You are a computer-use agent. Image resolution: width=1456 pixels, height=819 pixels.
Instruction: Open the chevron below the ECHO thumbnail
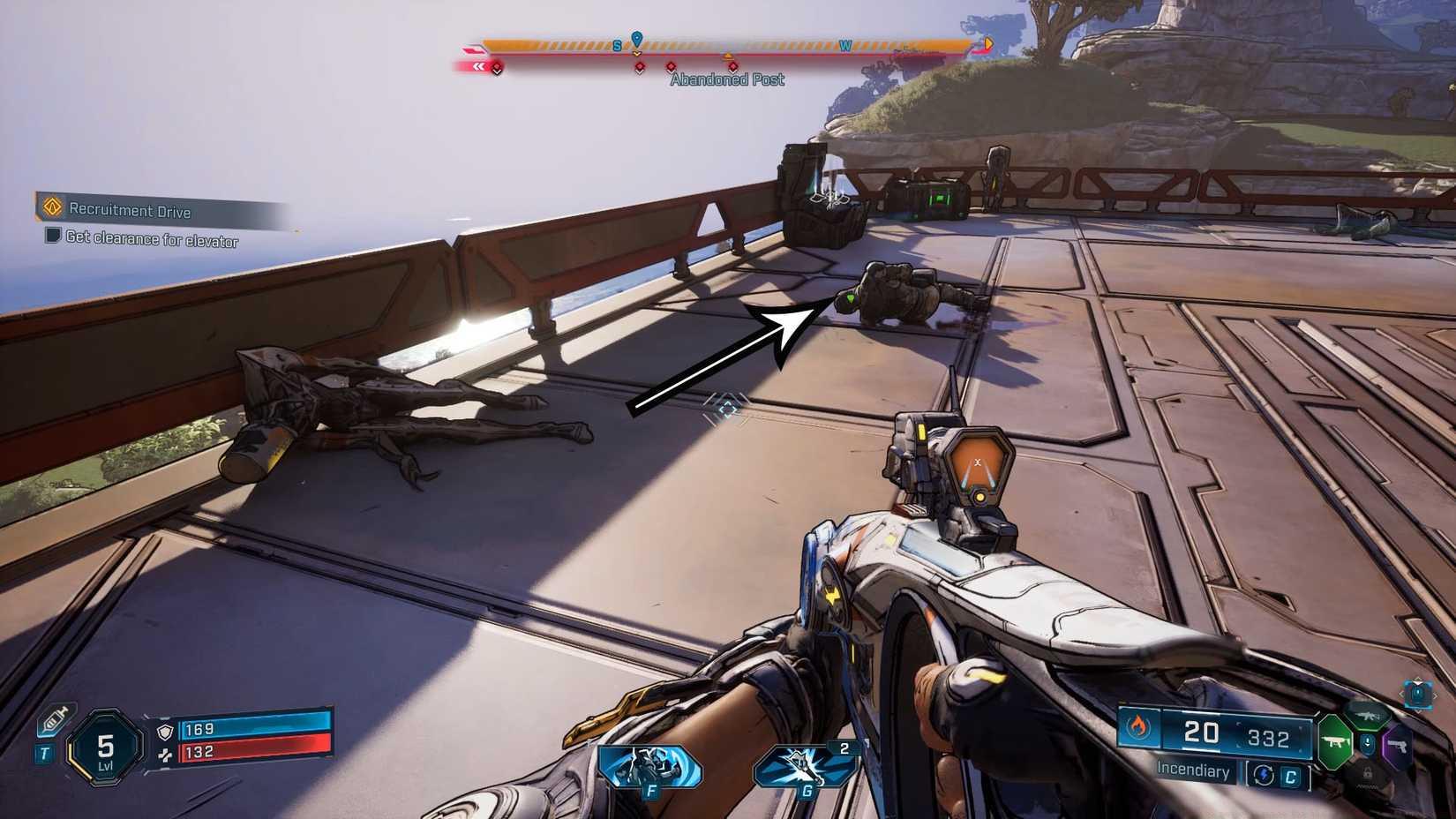pyautogui.click(x=1416, y=711)
